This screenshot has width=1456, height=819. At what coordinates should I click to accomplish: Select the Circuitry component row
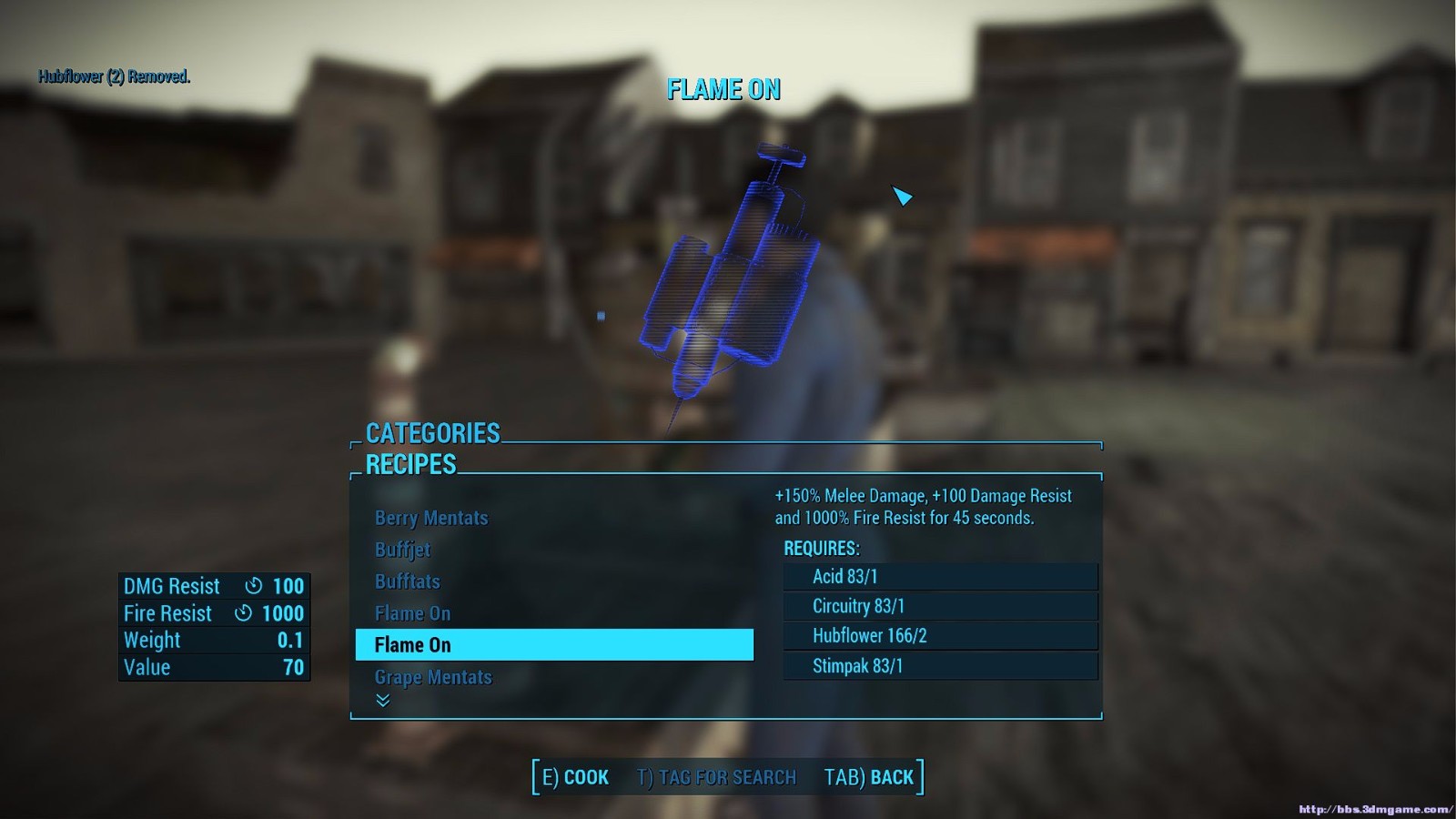click(939, 606)
